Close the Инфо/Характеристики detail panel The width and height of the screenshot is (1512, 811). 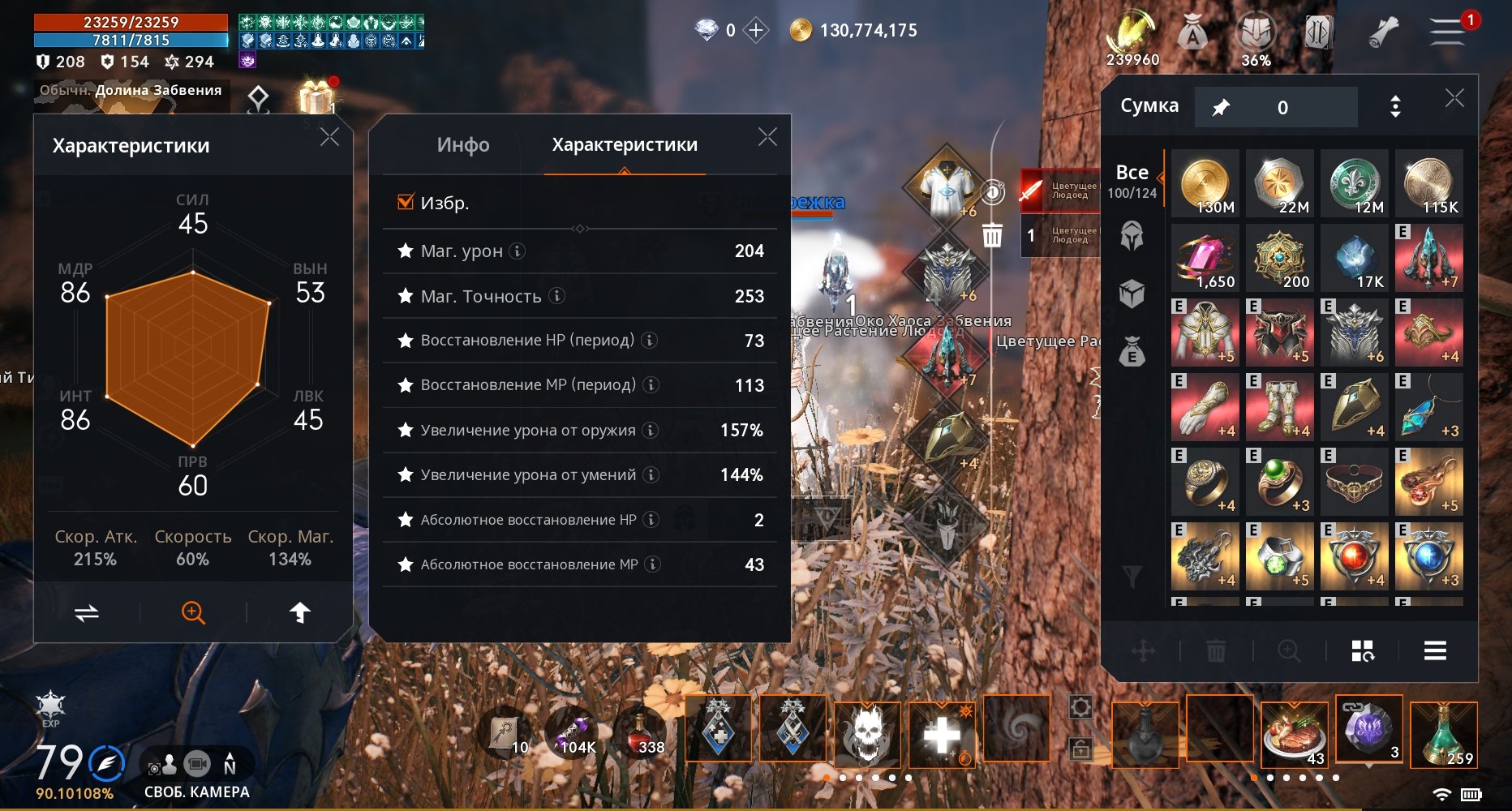click(x=767, y=137)
